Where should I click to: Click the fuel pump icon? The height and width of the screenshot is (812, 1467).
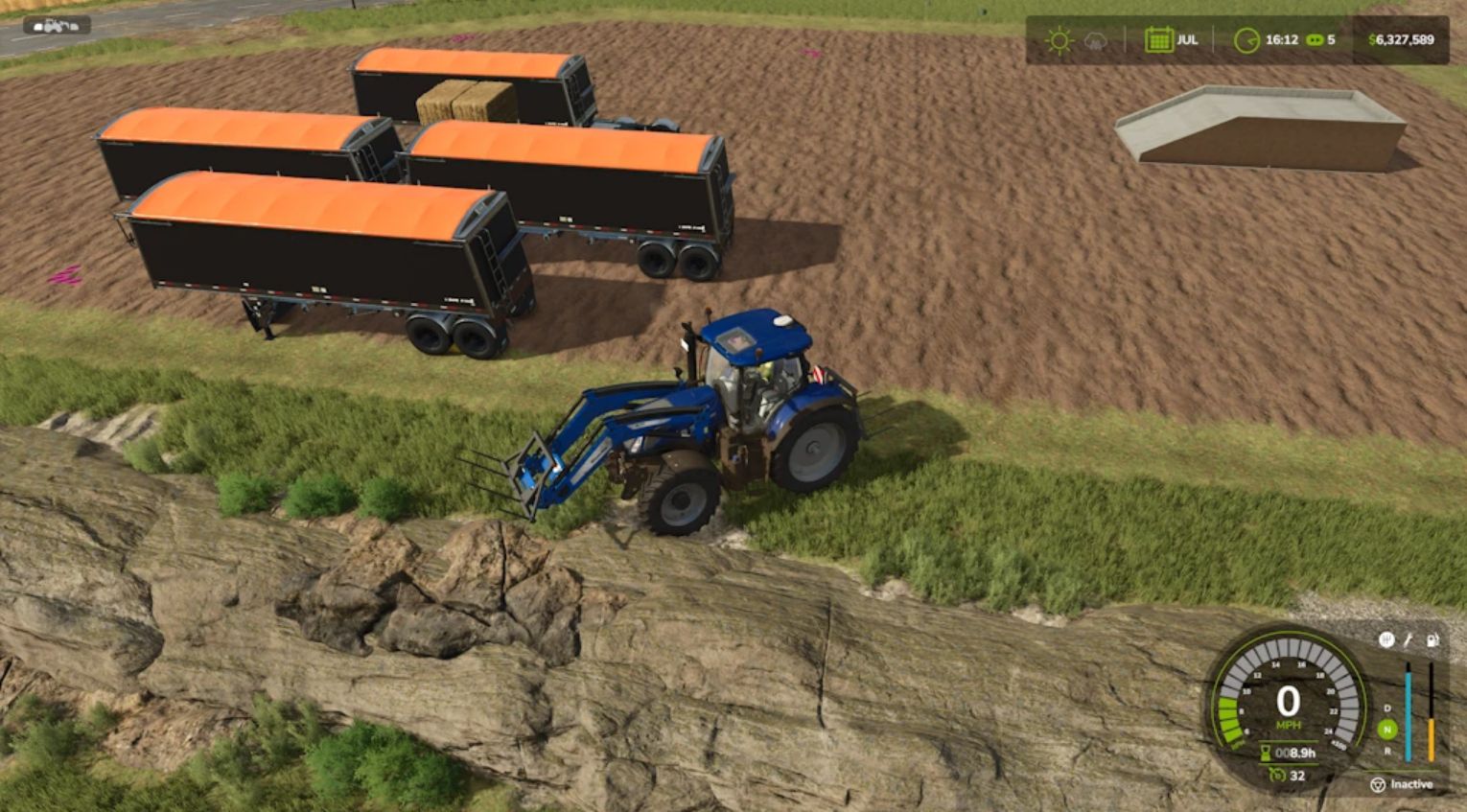1432,640
